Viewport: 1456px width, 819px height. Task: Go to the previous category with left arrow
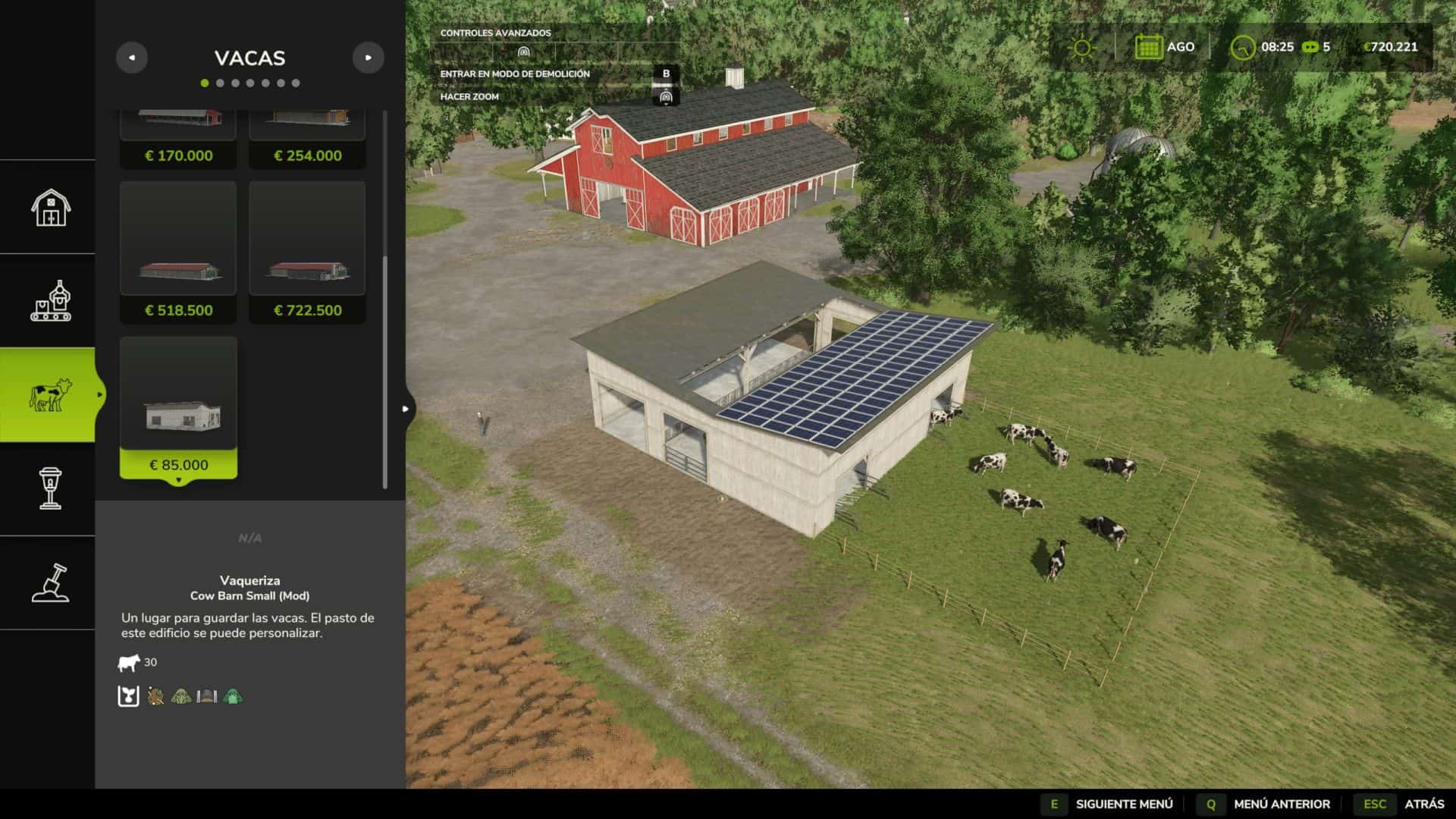(132, 58)
